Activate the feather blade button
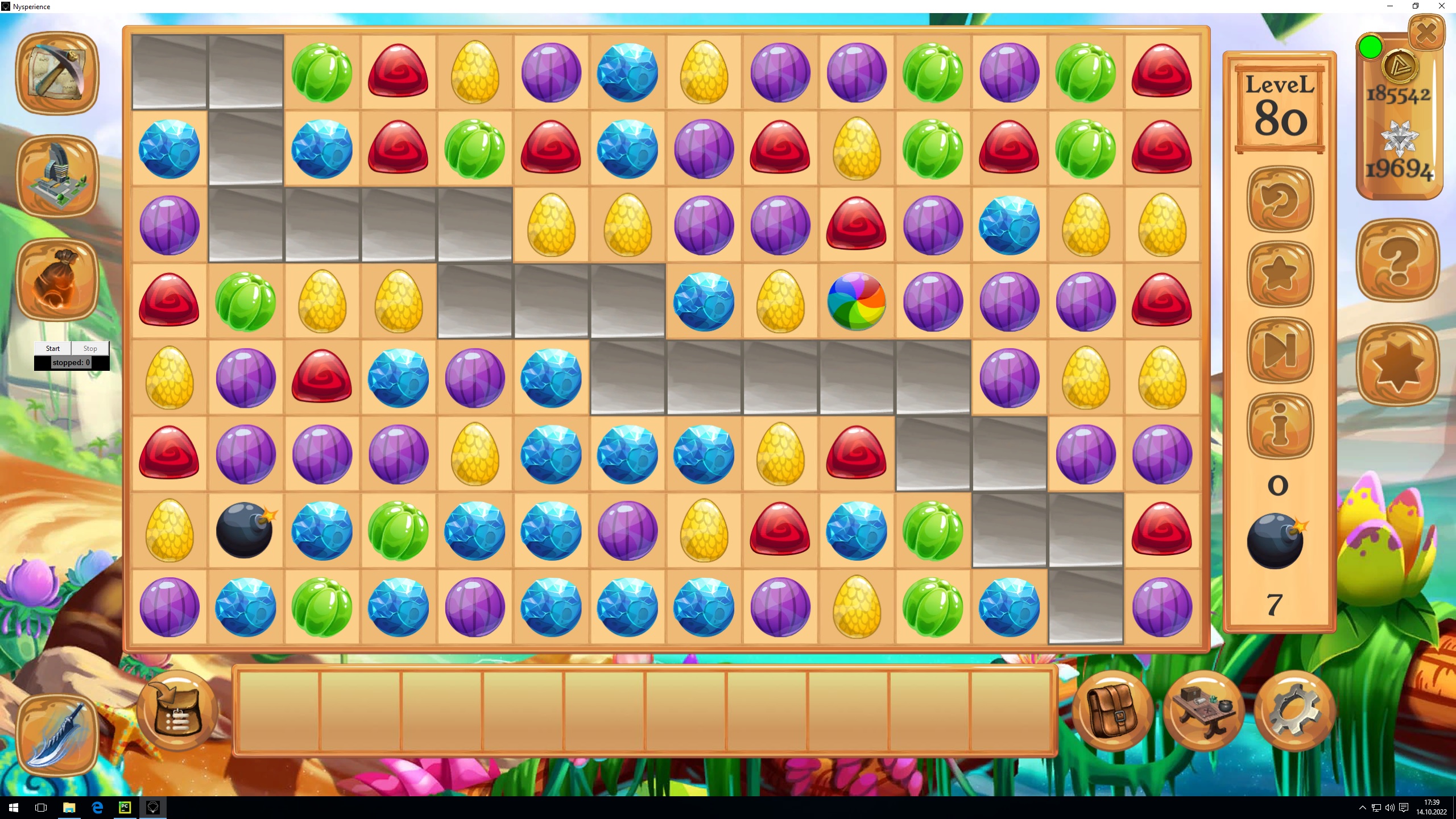1456x819 pixels. click(x=57, y=734)
